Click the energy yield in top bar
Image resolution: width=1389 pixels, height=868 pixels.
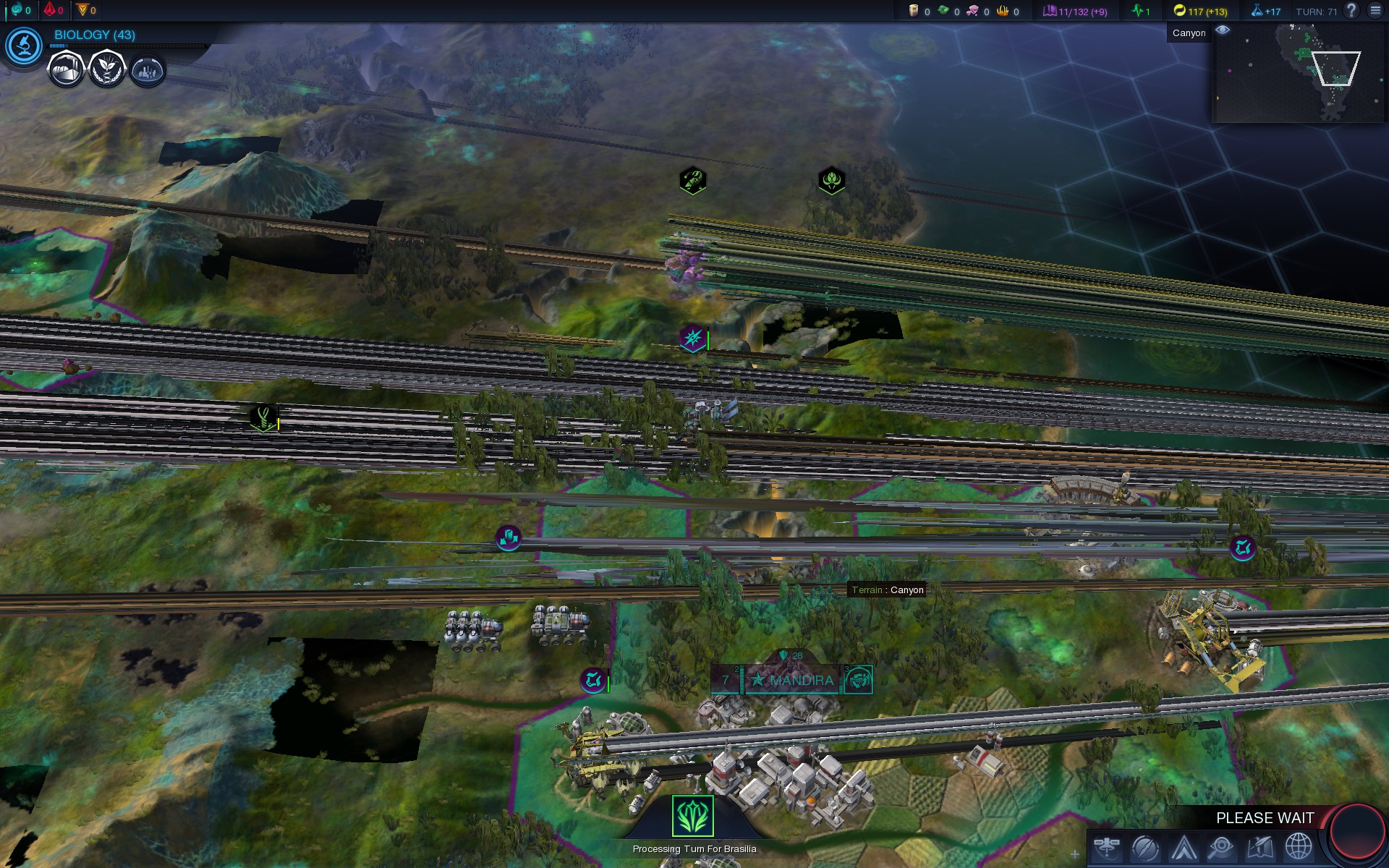tap(1200, 12)
